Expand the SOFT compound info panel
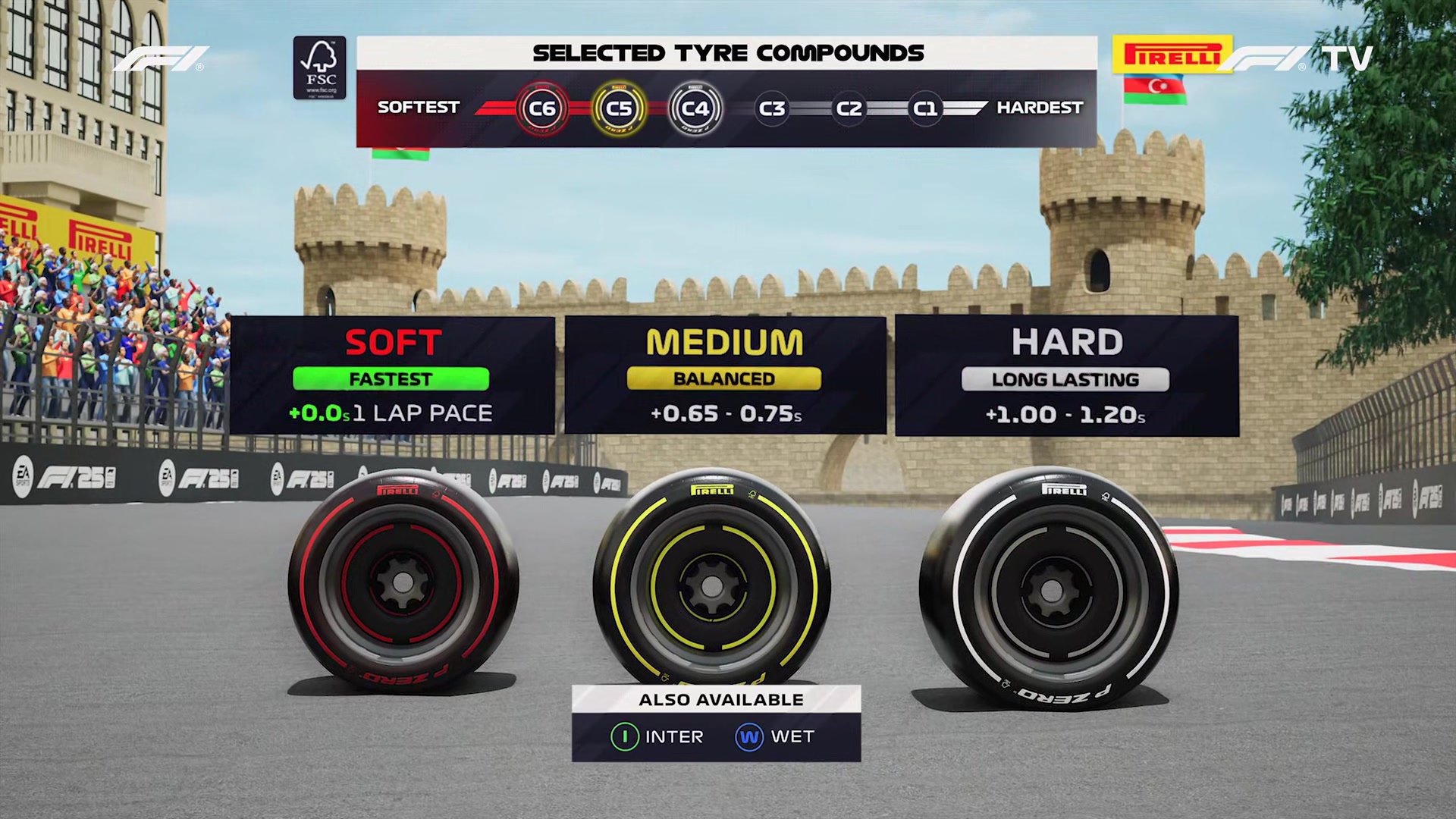The width and height of the screenshot is (1456, 819). (394, 374)
